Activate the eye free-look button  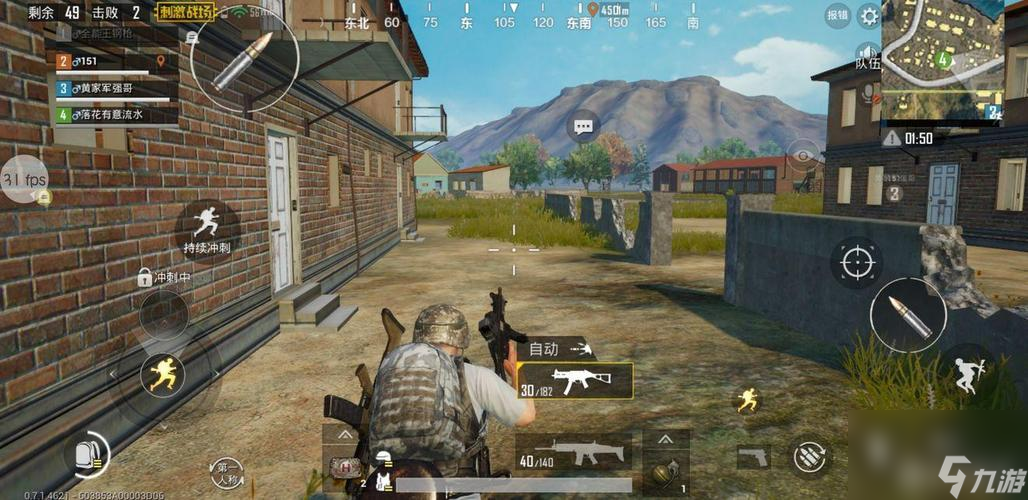(x=803, y=153)
